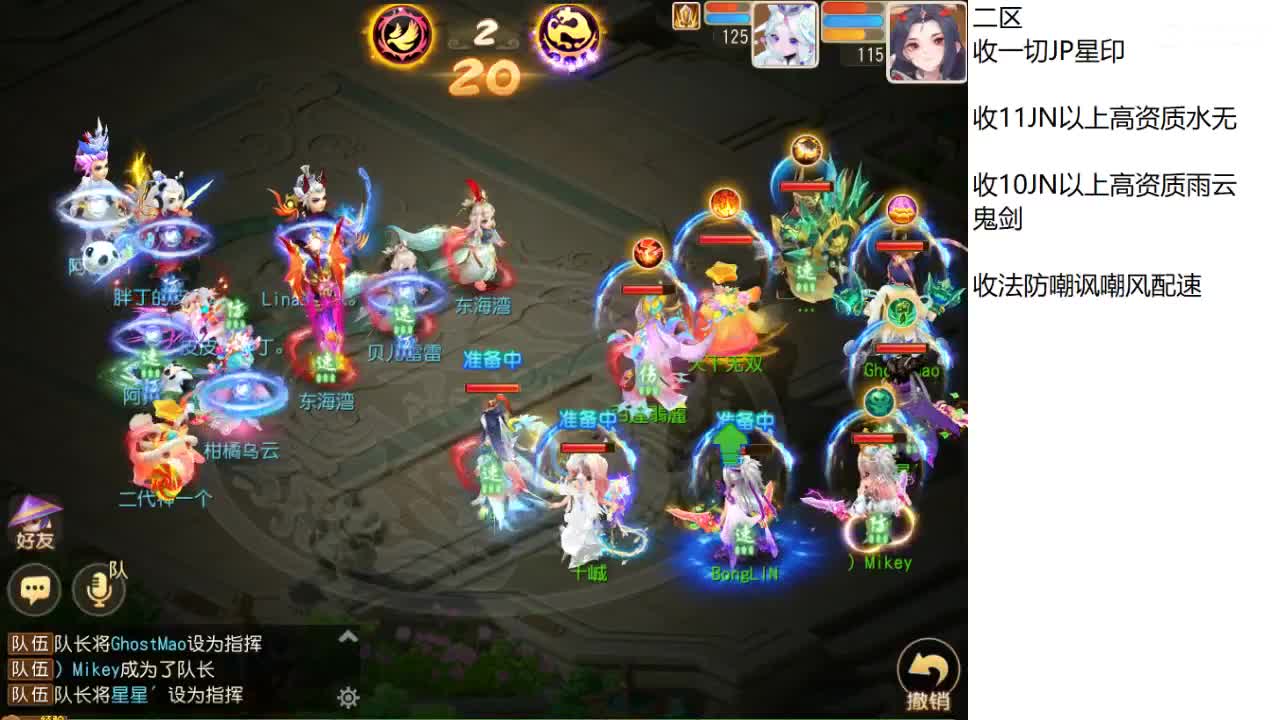Image resolution: width=1280 pixels, height=720 pixels.
Task: Select the golden crown buff icon near the portraits
Action: point(686,17)
